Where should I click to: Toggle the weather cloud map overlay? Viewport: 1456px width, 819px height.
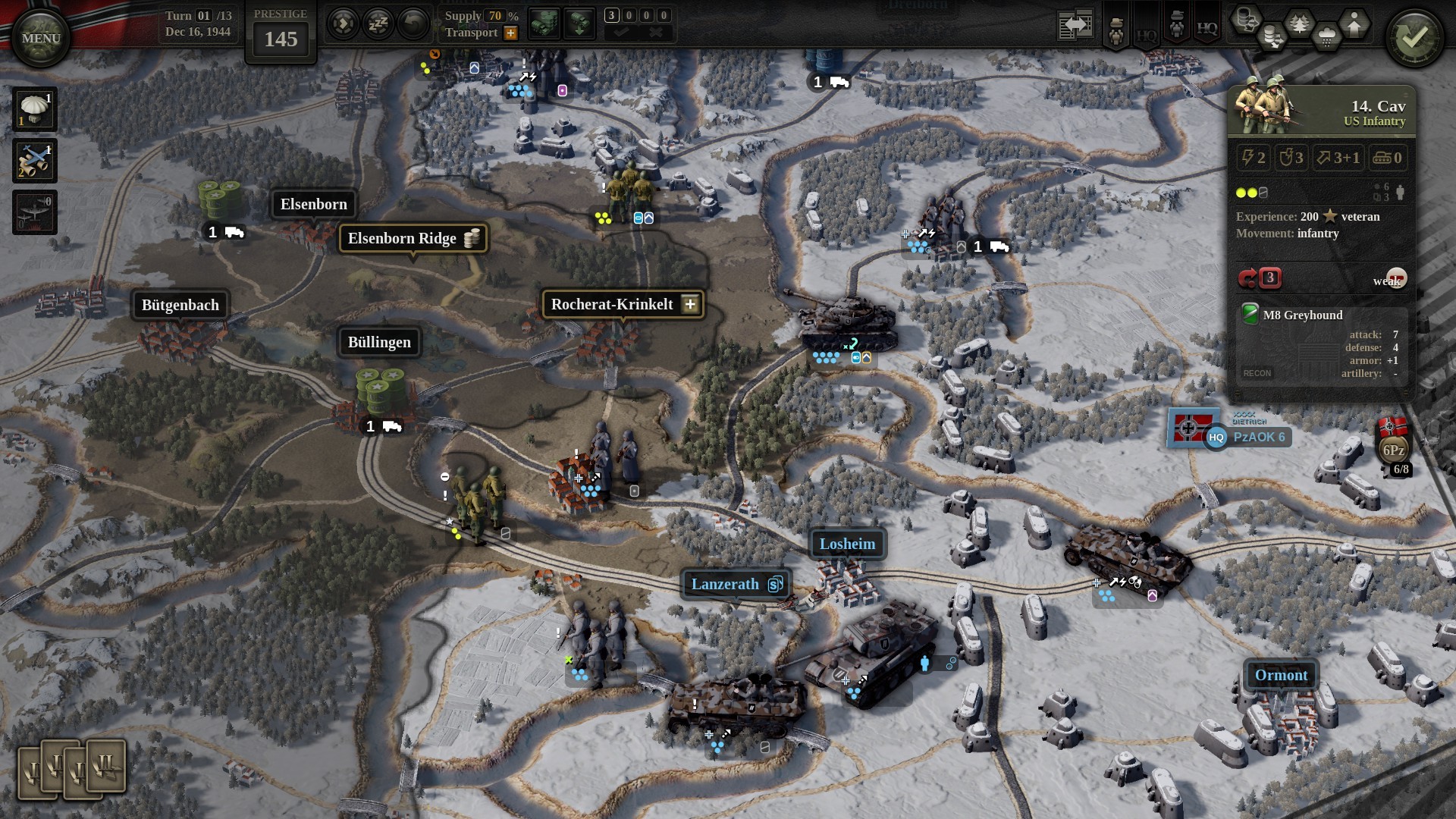tap(1326, 36)
